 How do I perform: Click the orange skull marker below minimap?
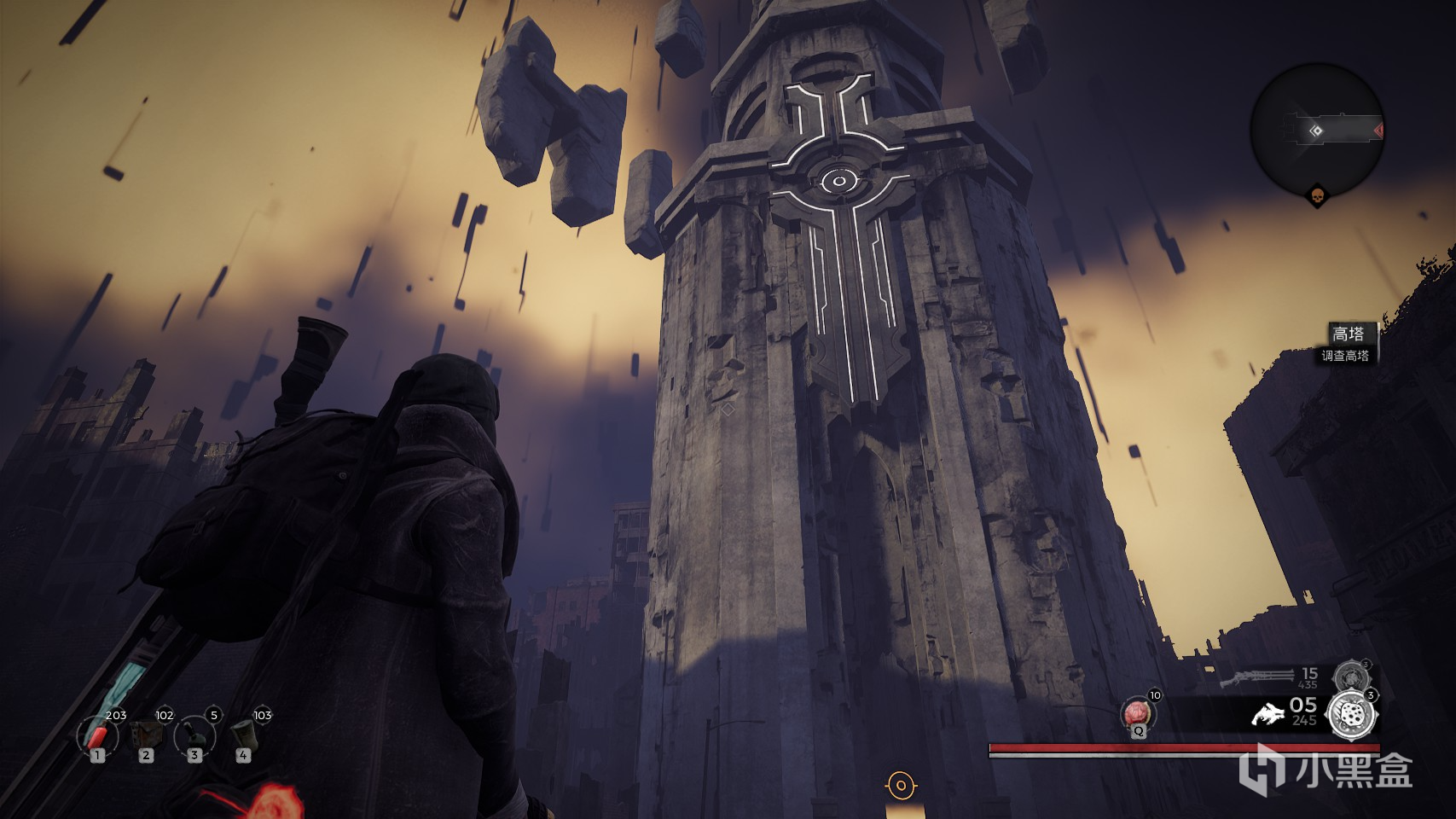pos(1318,197)
